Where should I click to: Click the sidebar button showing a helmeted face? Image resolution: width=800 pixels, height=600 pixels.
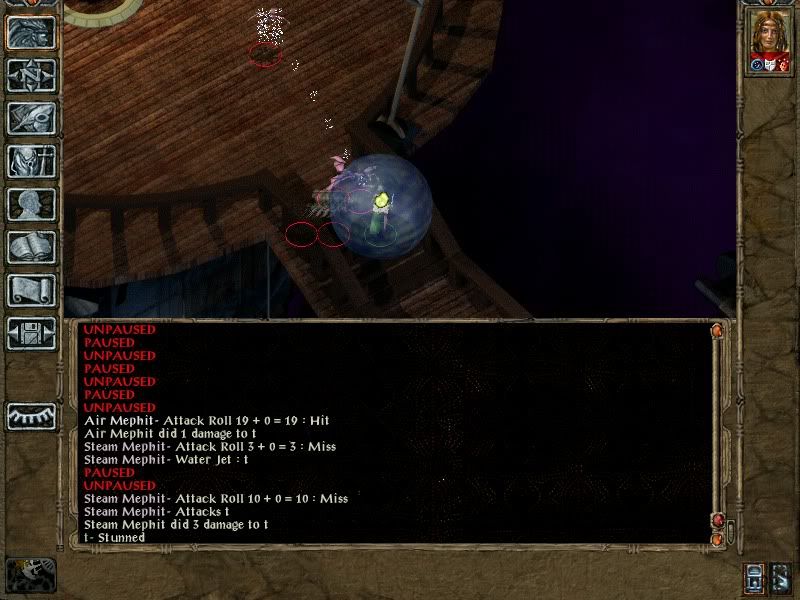32,32
